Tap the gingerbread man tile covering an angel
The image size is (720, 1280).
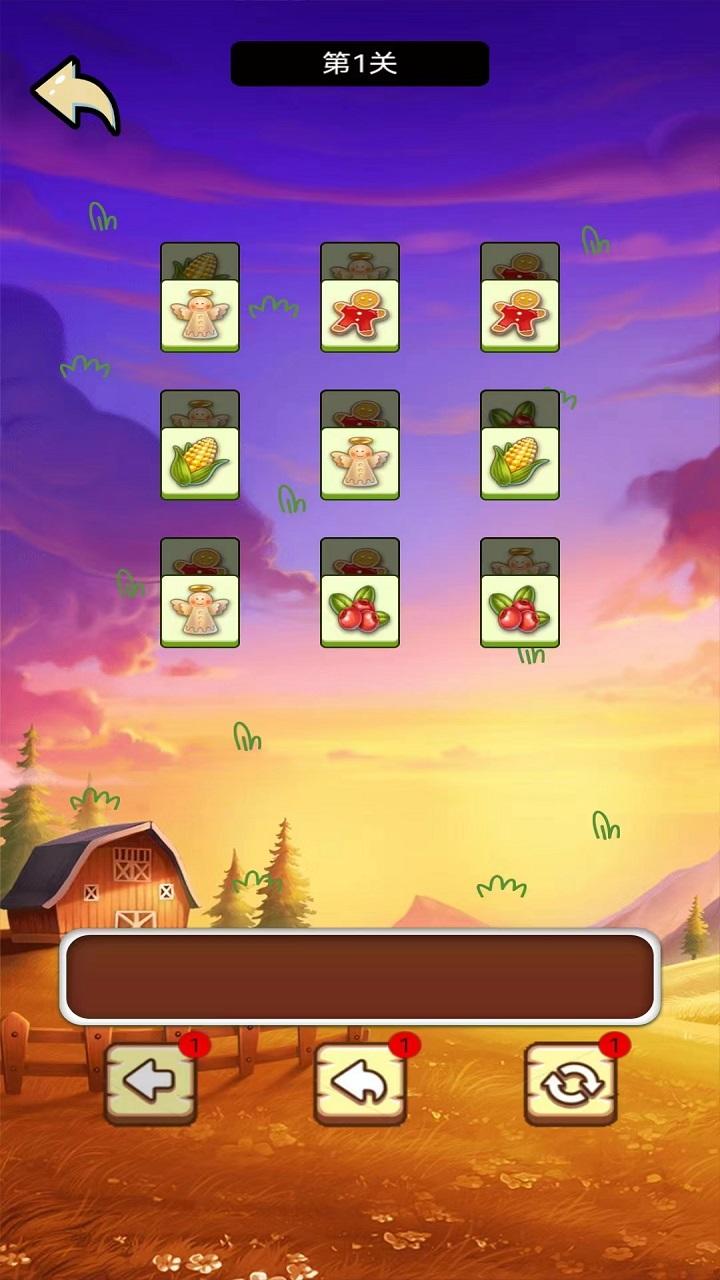pos(360,316)
